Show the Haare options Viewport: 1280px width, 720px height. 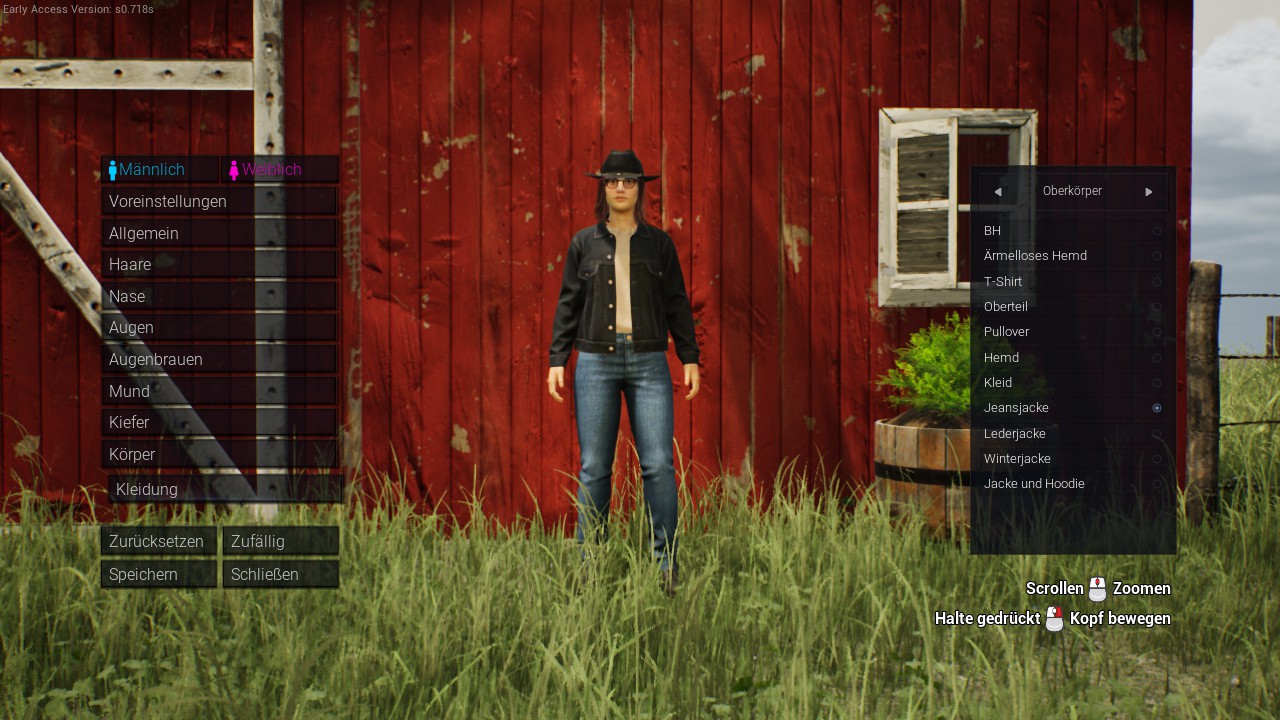point(219,264)
